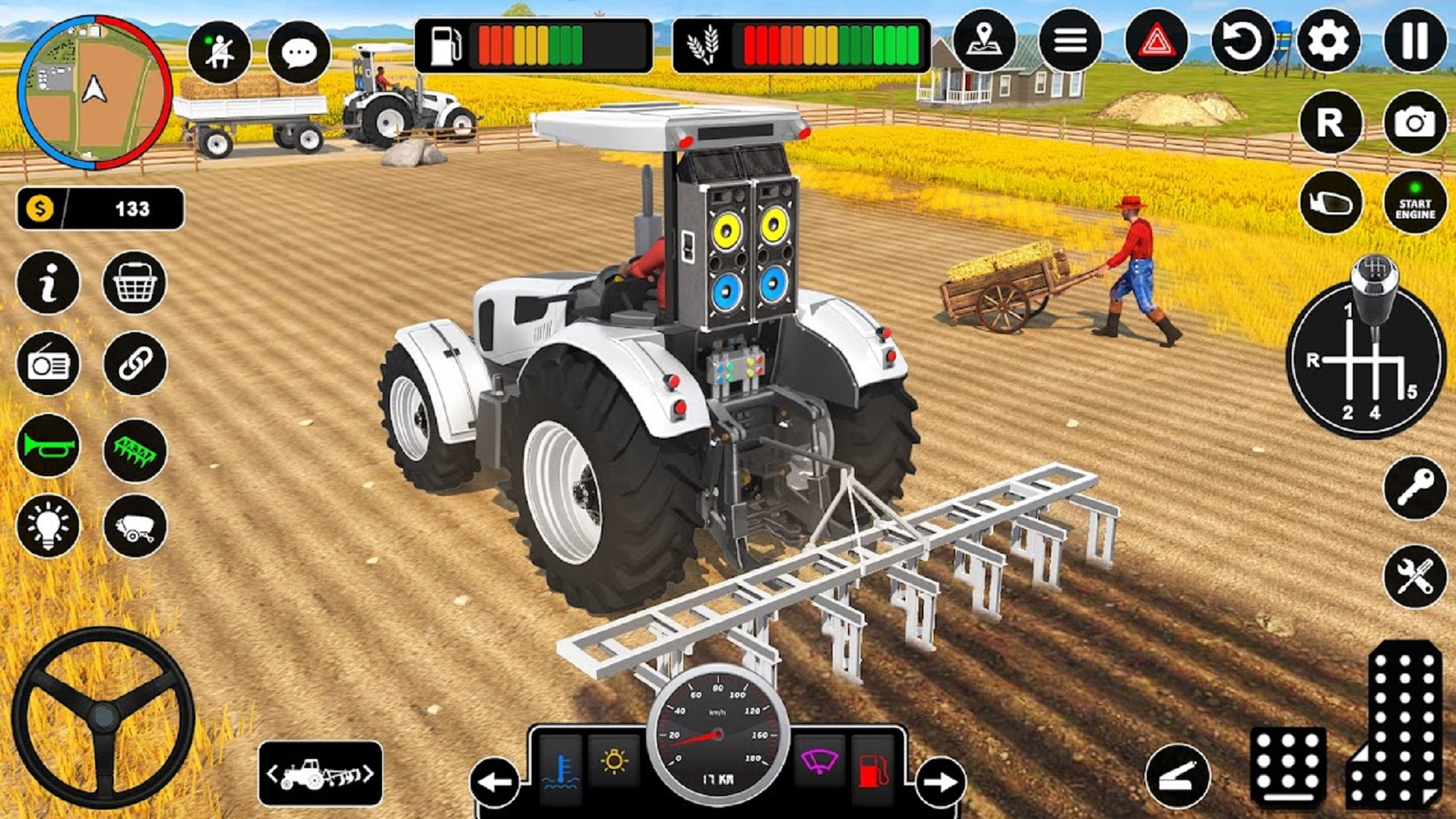Open the shop basket

click(x=136, y=281)
